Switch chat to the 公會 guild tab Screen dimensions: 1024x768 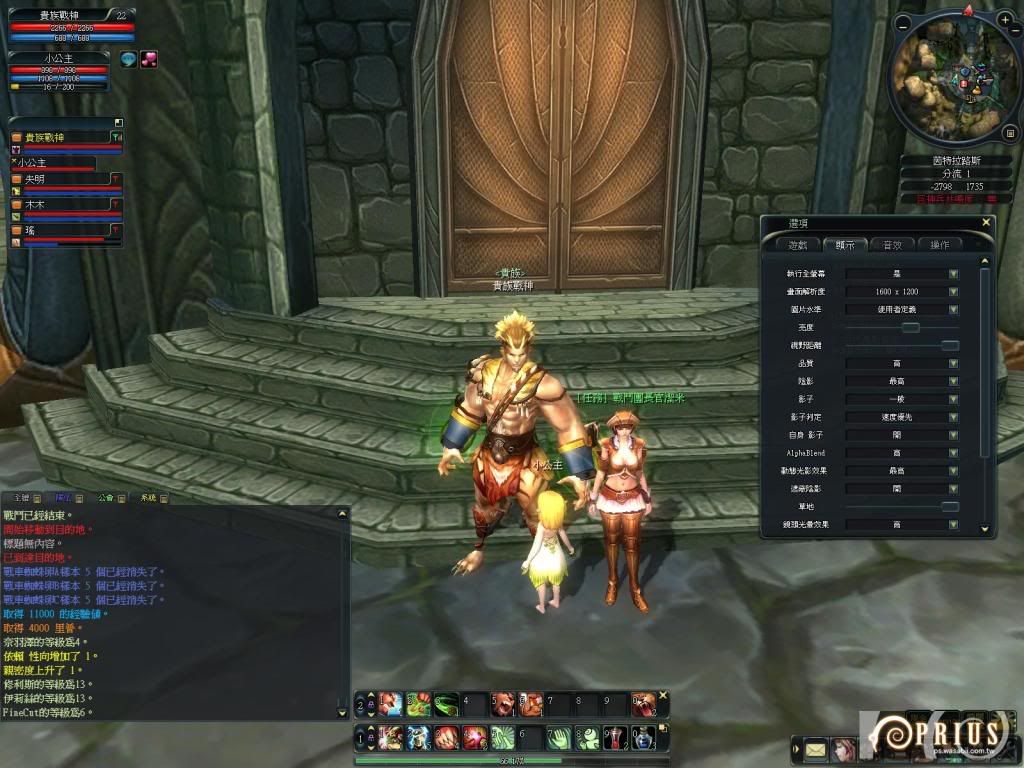[106, 497]
